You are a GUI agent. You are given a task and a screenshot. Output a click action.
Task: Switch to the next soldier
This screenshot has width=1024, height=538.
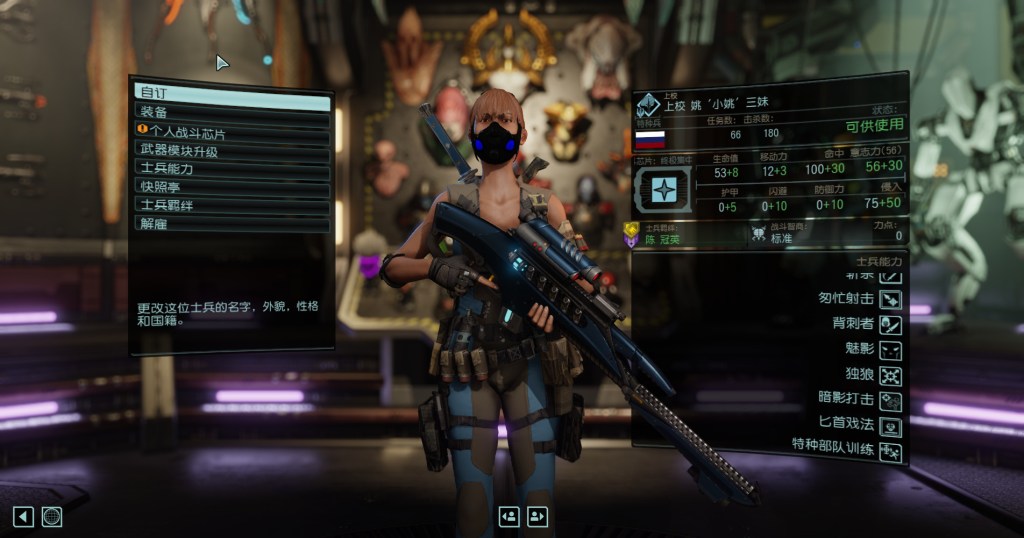(538, 516)
